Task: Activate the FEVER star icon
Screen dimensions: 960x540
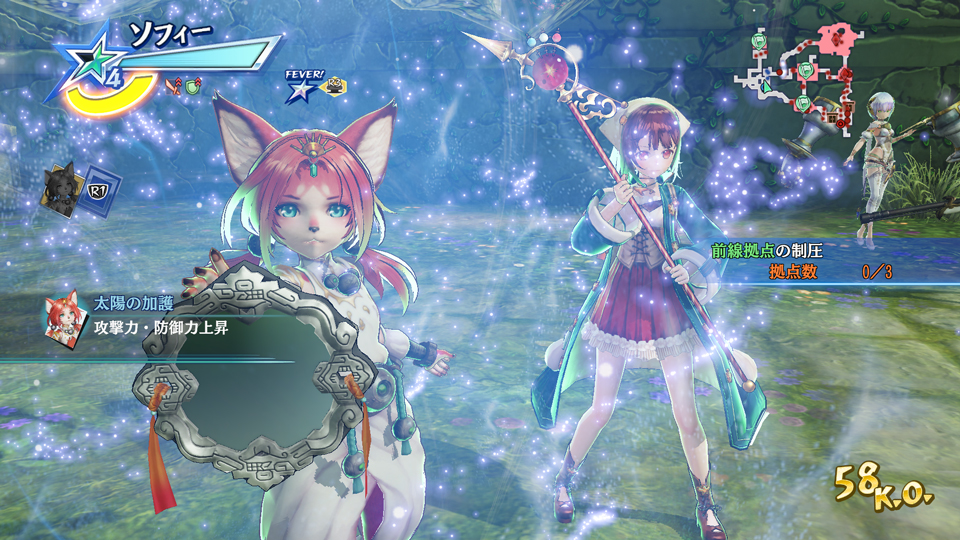Action: pos(299,89)
